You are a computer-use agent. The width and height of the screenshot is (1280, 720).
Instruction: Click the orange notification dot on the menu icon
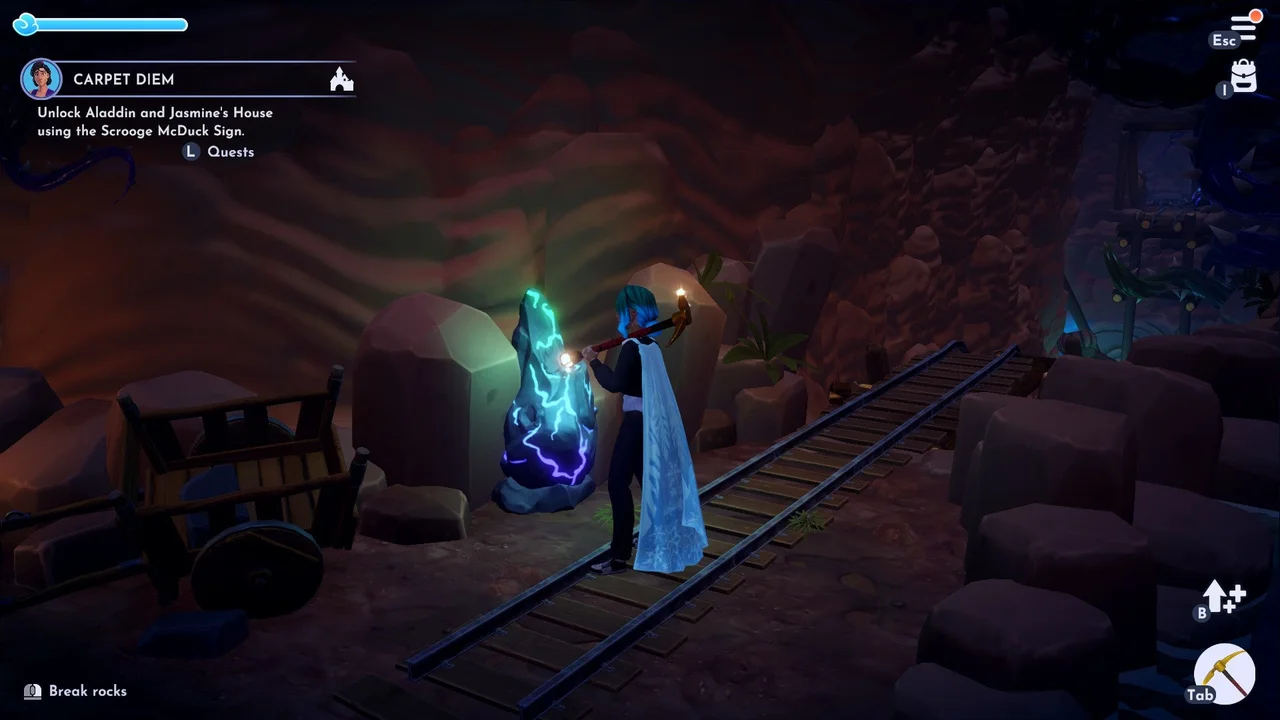(x=1257, y=13)
